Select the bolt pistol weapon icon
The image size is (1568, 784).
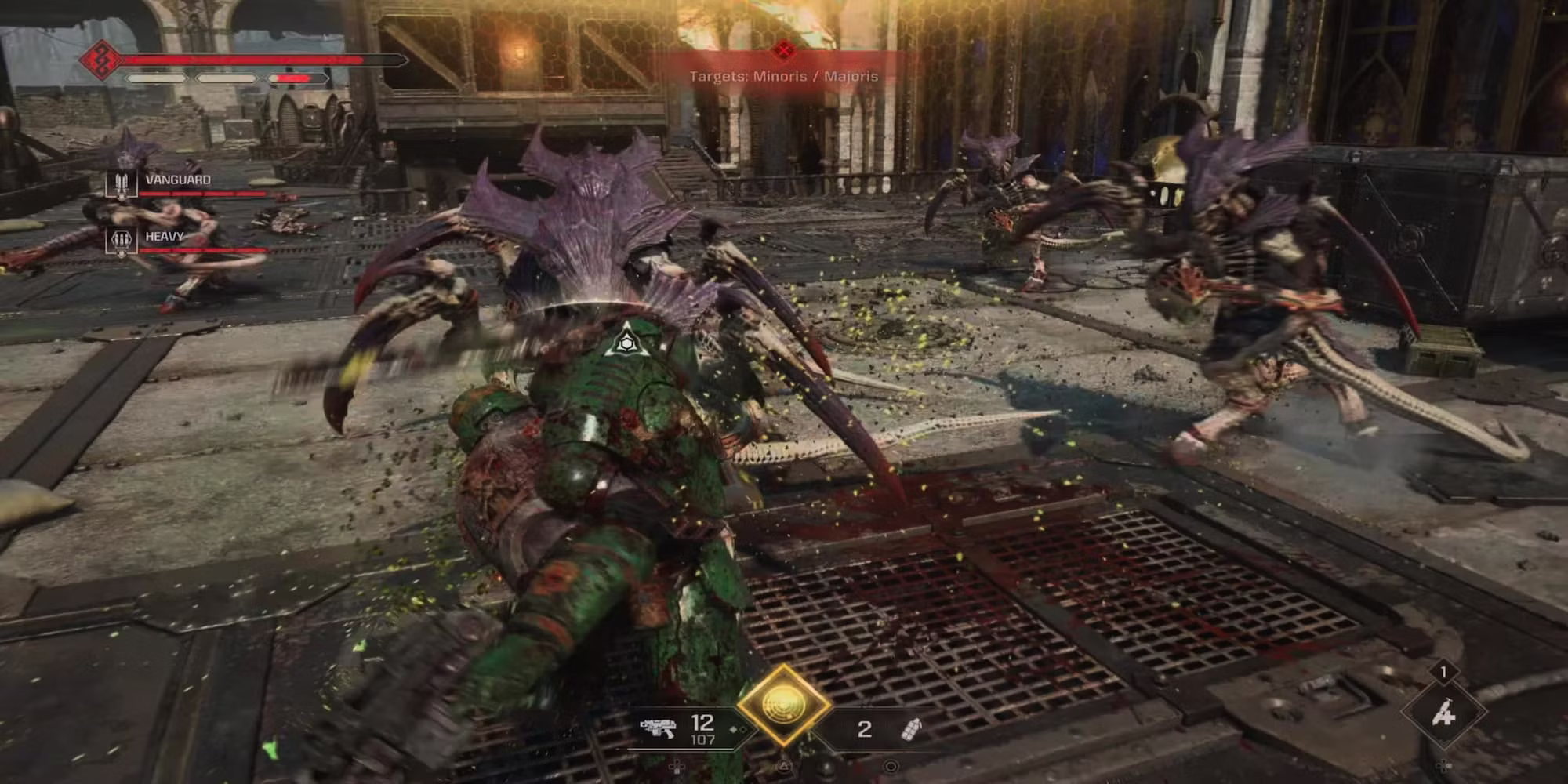tap(657, 729)
